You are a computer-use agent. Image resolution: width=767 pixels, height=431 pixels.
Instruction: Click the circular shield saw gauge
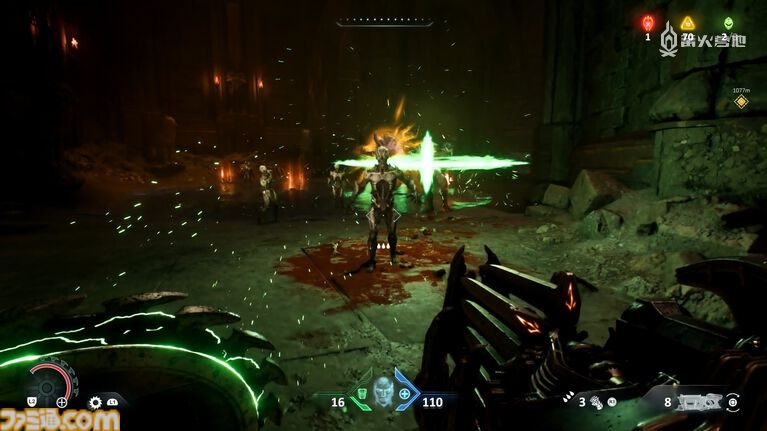51,383
